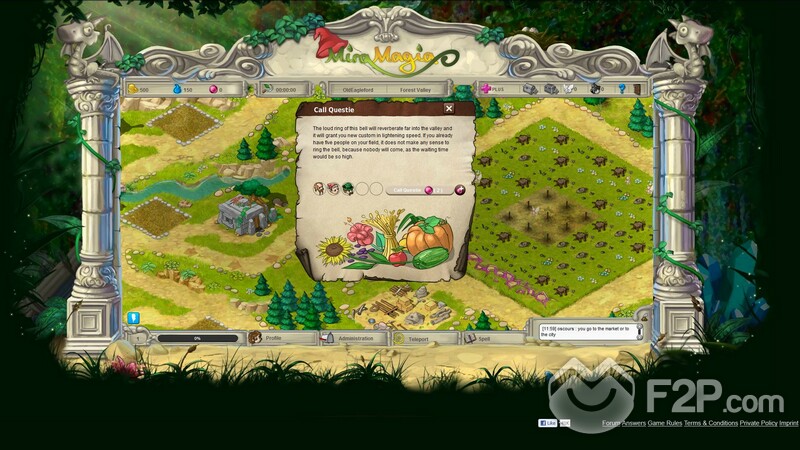Click the Facebook Like button

pos(550,423)
